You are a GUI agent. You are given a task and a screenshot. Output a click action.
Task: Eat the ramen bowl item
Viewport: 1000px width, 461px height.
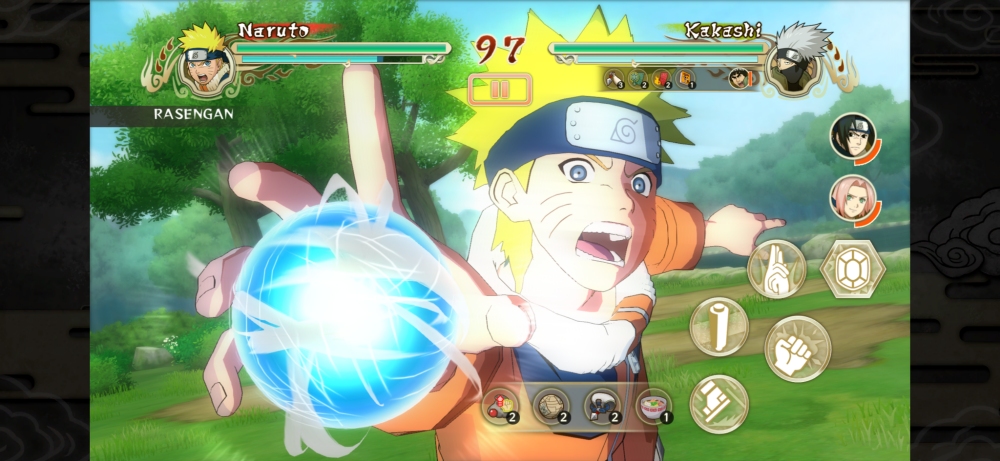654,406
